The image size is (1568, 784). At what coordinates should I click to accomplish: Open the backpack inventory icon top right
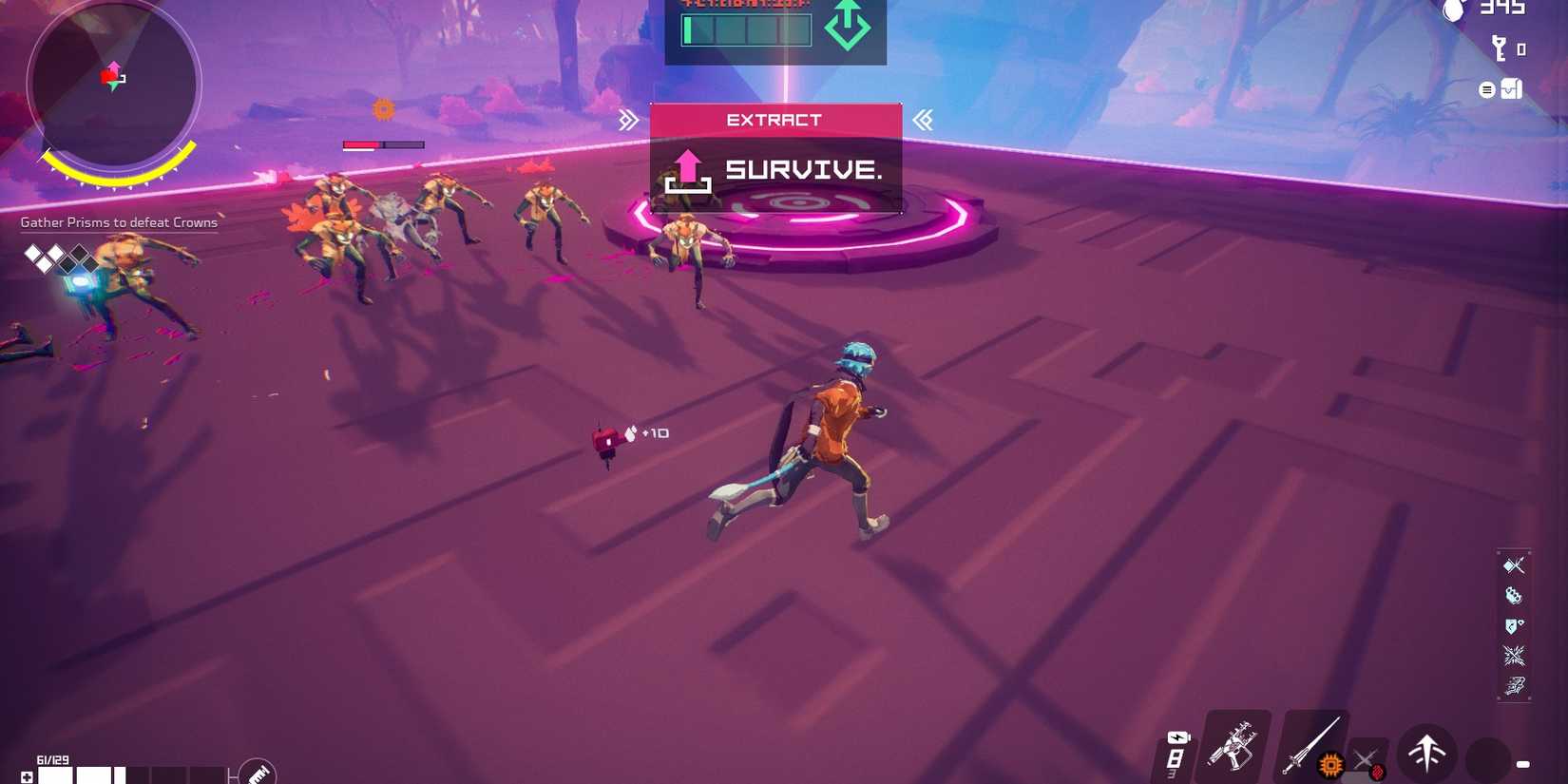1510,88
